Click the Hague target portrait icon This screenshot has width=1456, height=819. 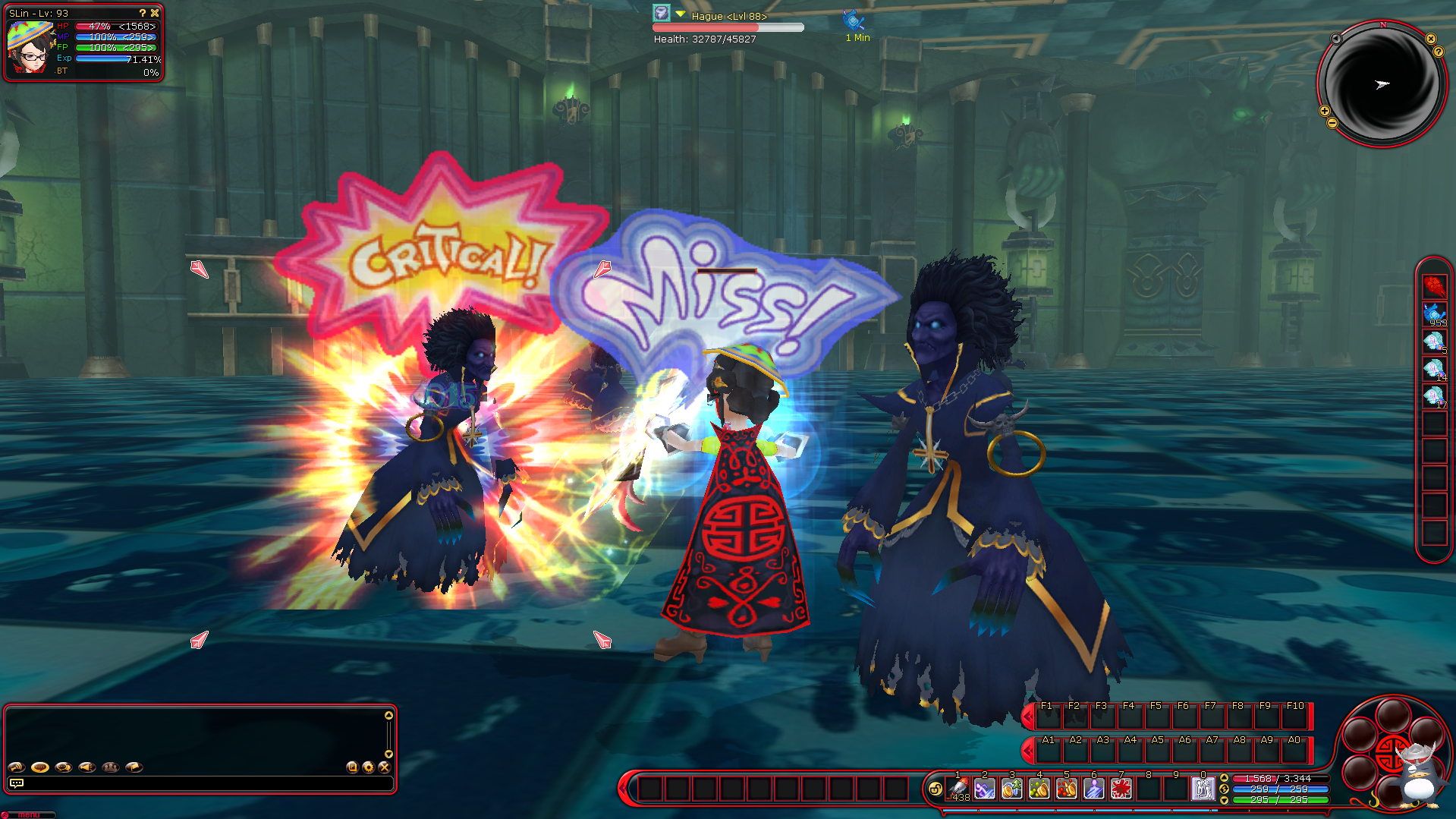tap(662, 13)
